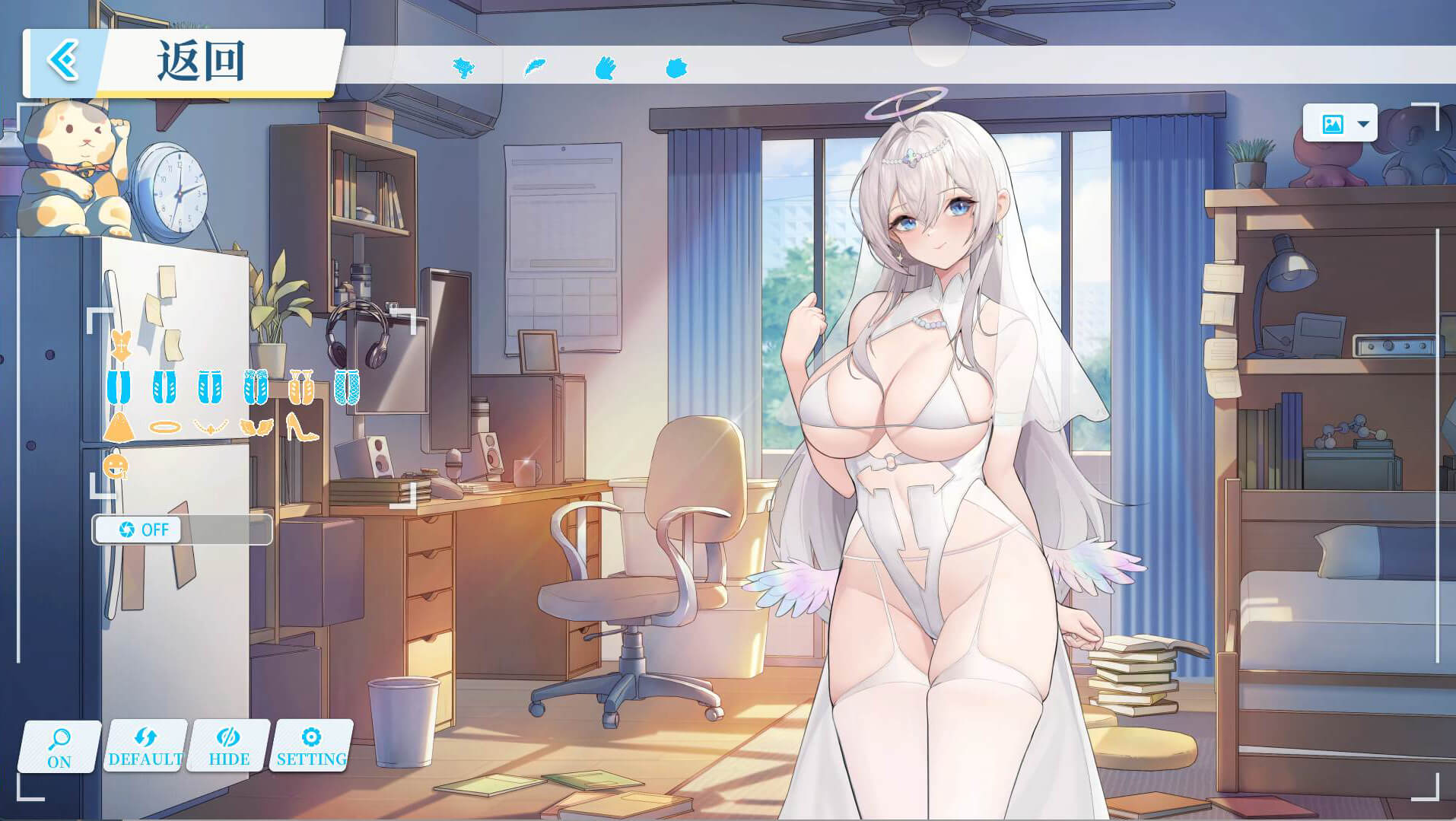Toggle the halo accessory icon

164,427
